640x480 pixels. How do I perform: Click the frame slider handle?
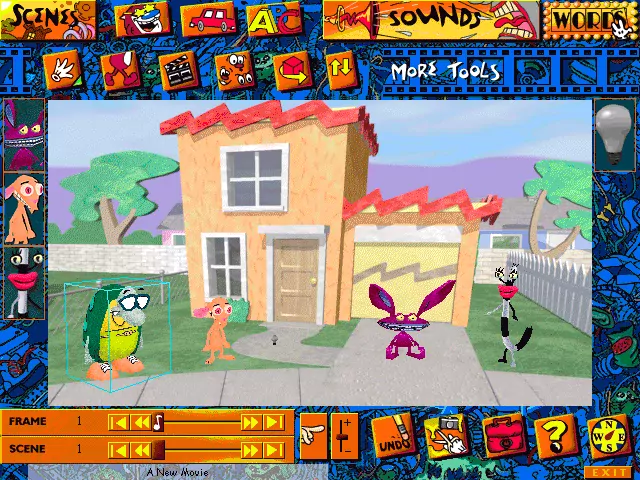[158, 422]
